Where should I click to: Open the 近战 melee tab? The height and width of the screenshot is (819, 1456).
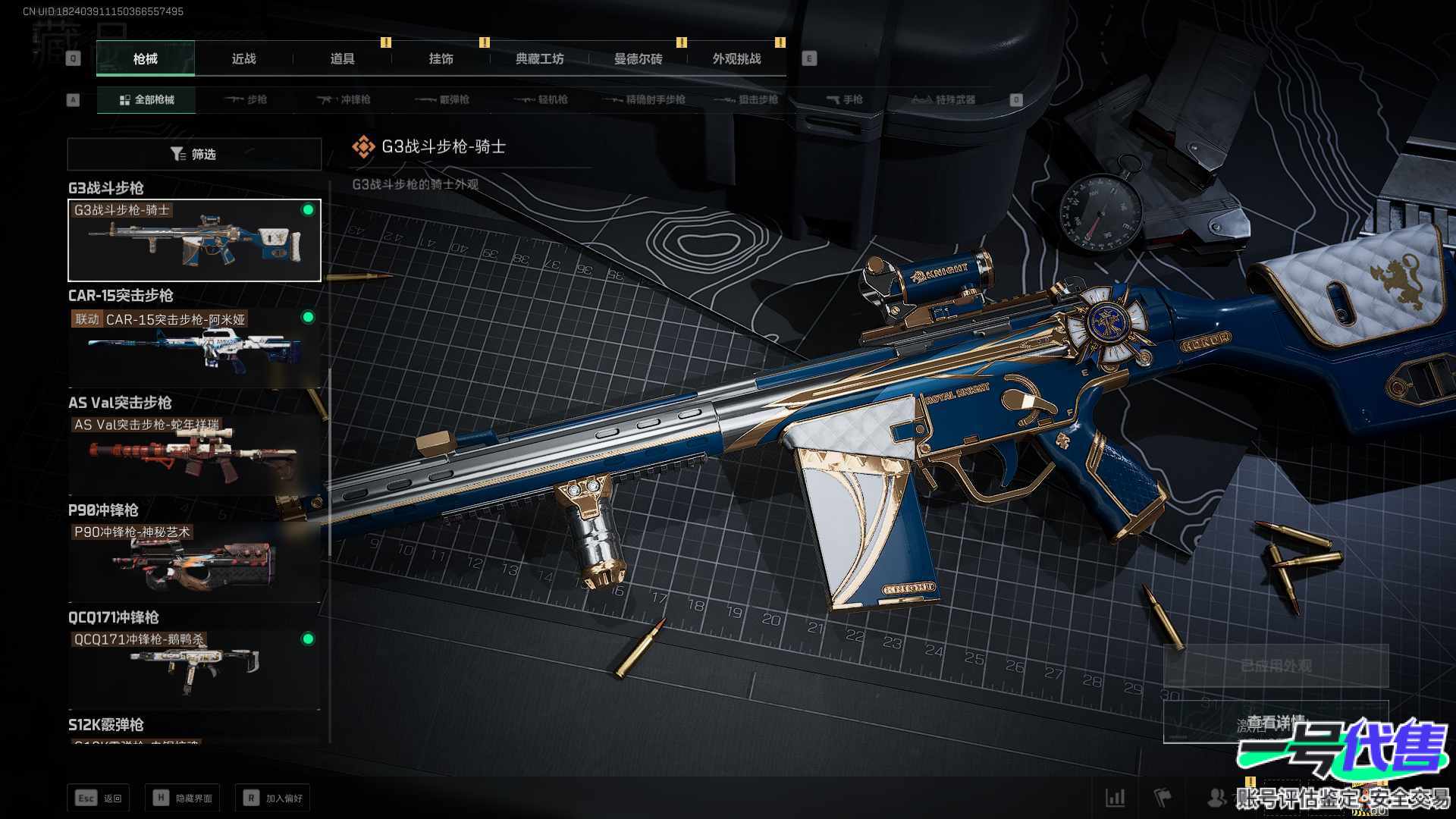coord(243,58)
